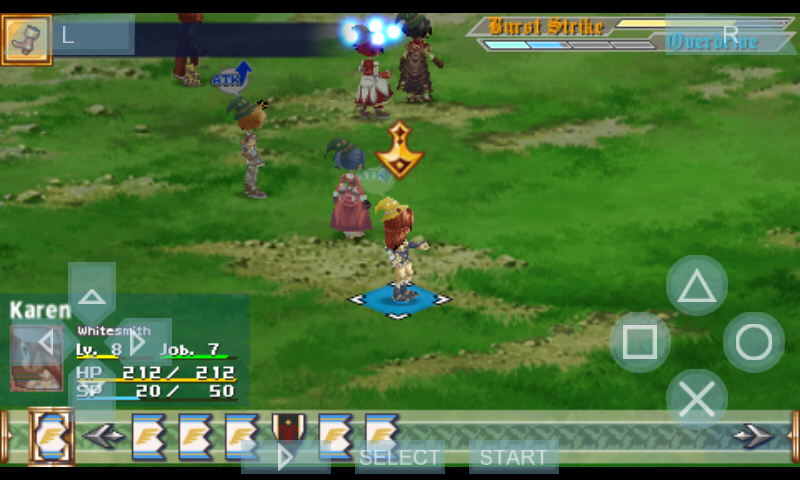
Task: Advance turn order with the right arrow
Action: pyautogui.click(x=752, y=436)
